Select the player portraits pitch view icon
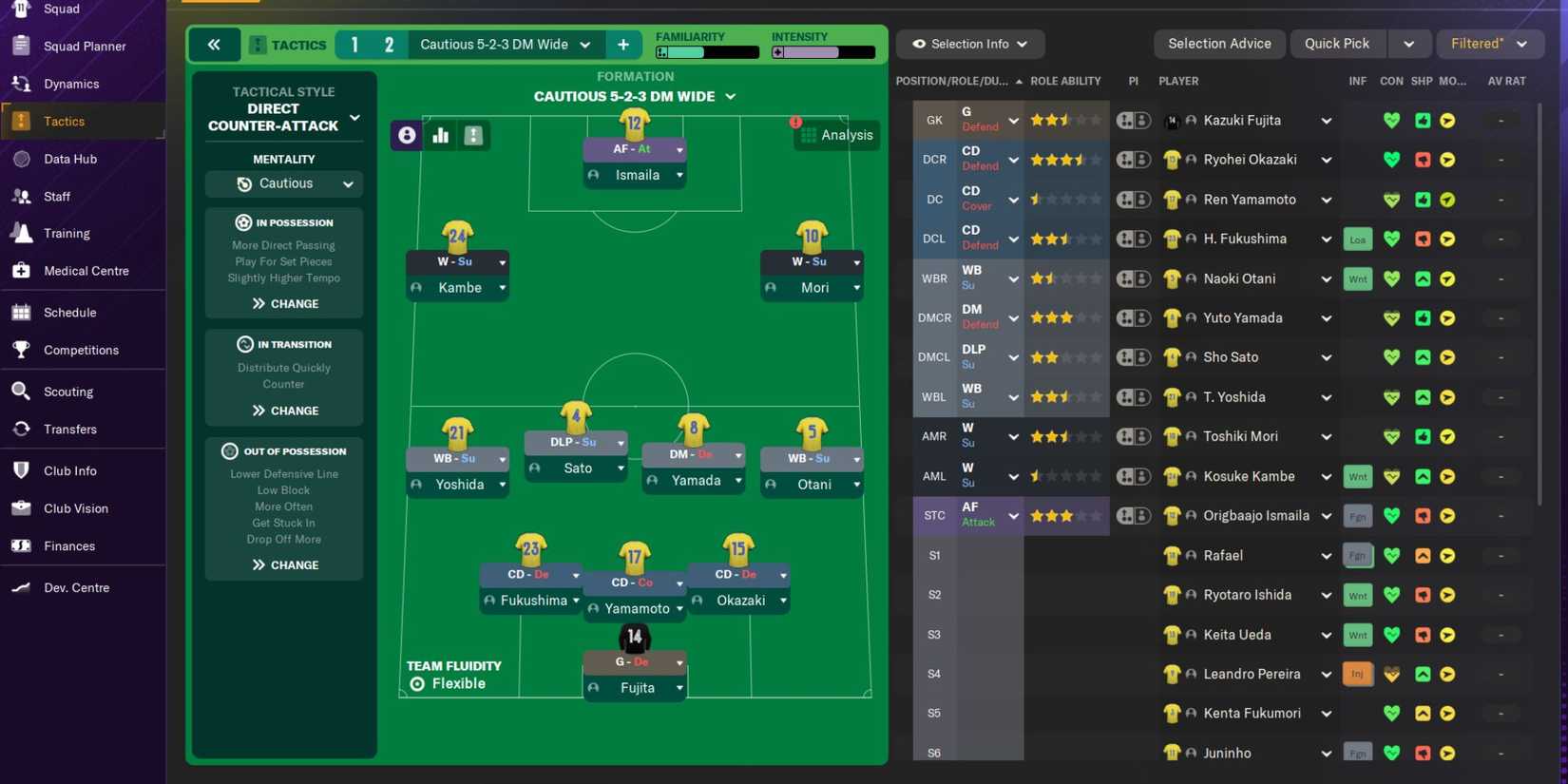Viewport: 1568px width, 784px height. point(407,135)
